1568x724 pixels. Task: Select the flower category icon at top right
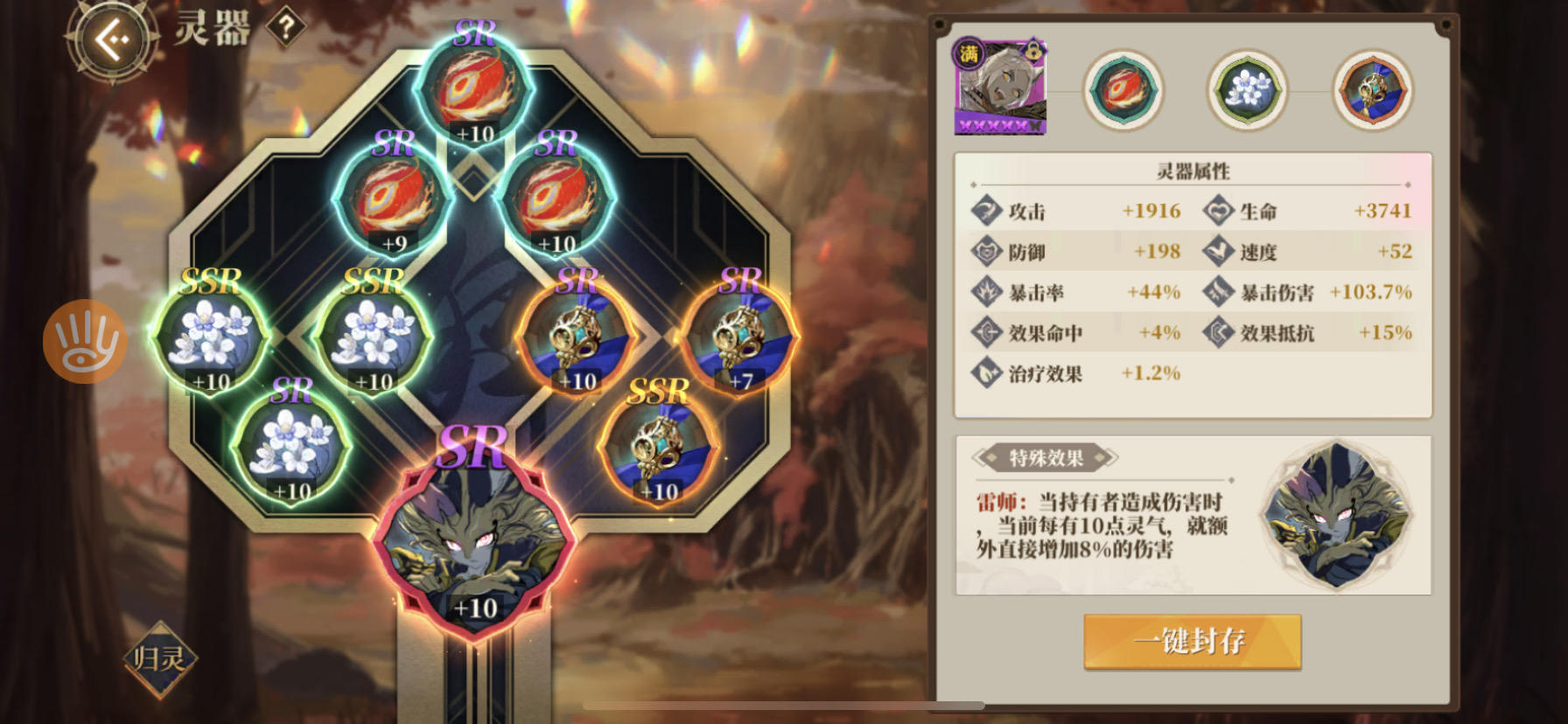pos(1247,90)
